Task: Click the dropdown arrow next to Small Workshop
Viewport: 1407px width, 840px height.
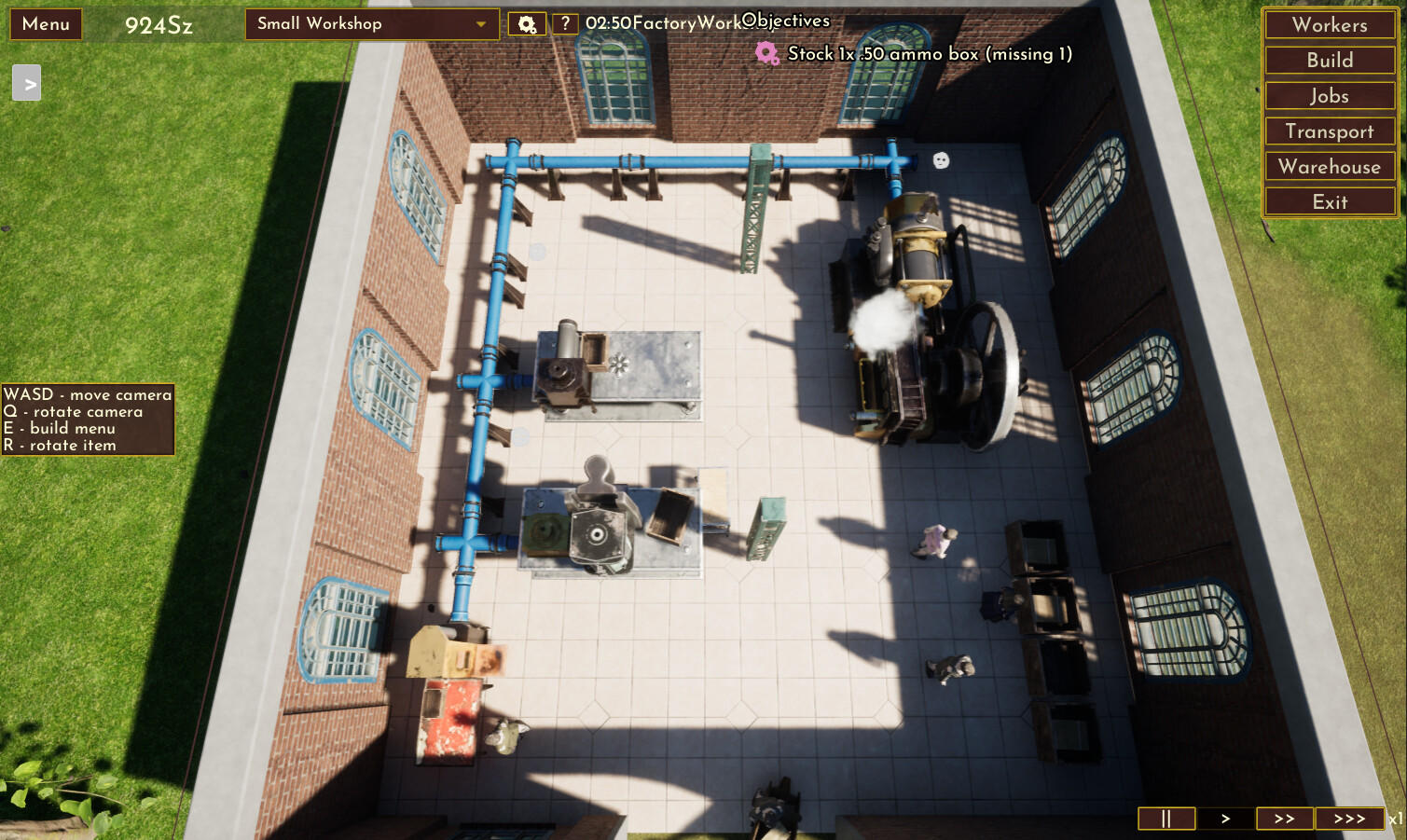Action: [480, 23]
